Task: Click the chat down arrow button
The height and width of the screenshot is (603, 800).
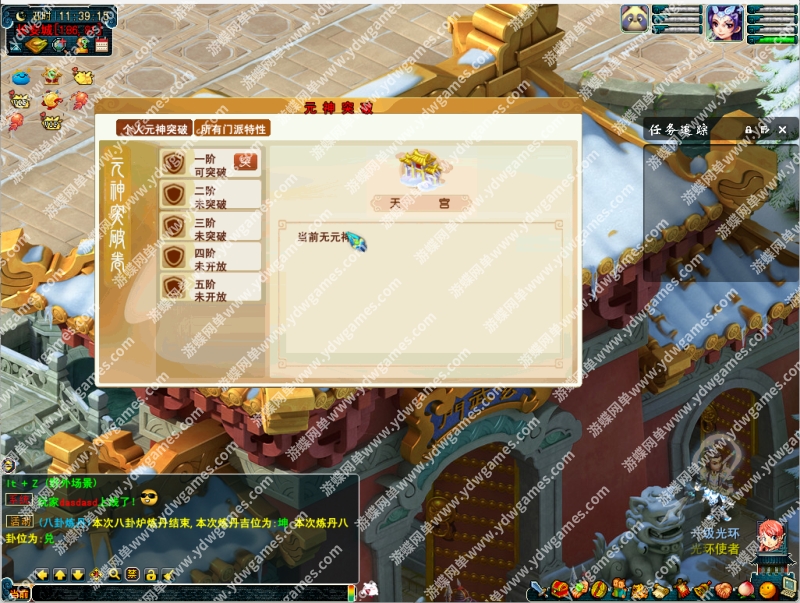Action: coord(78,574)
